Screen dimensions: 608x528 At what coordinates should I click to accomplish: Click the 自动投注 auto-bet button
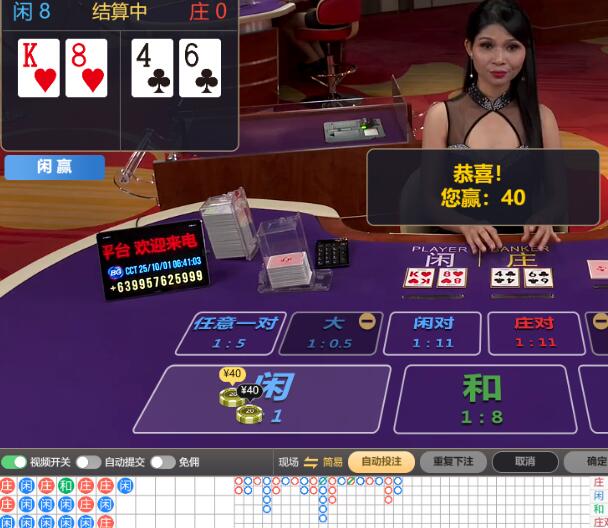point(381,462)
